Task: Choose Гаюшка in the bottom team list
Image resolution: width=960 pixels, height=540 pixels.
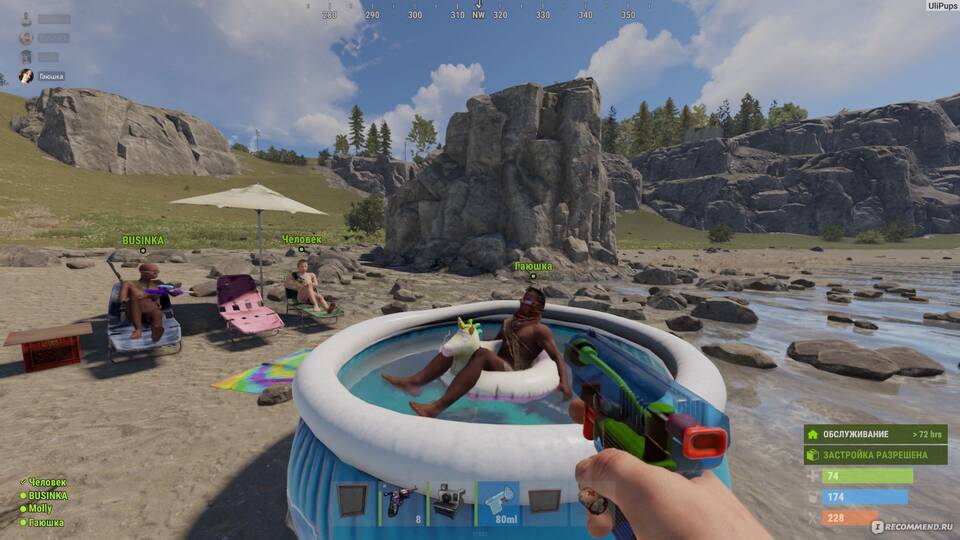Action: [45, 522]
